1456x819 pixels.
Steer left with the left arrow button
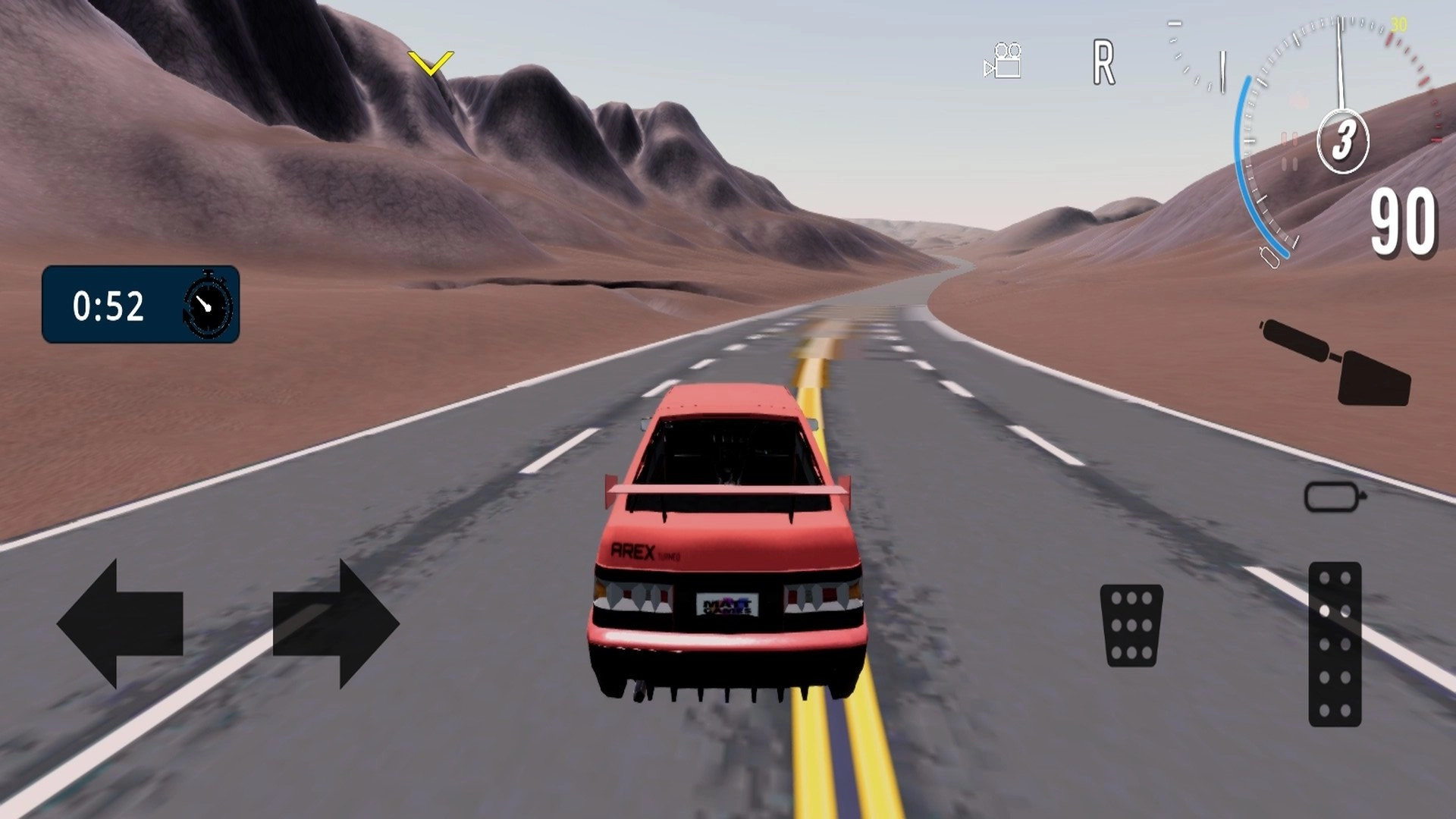120,623
